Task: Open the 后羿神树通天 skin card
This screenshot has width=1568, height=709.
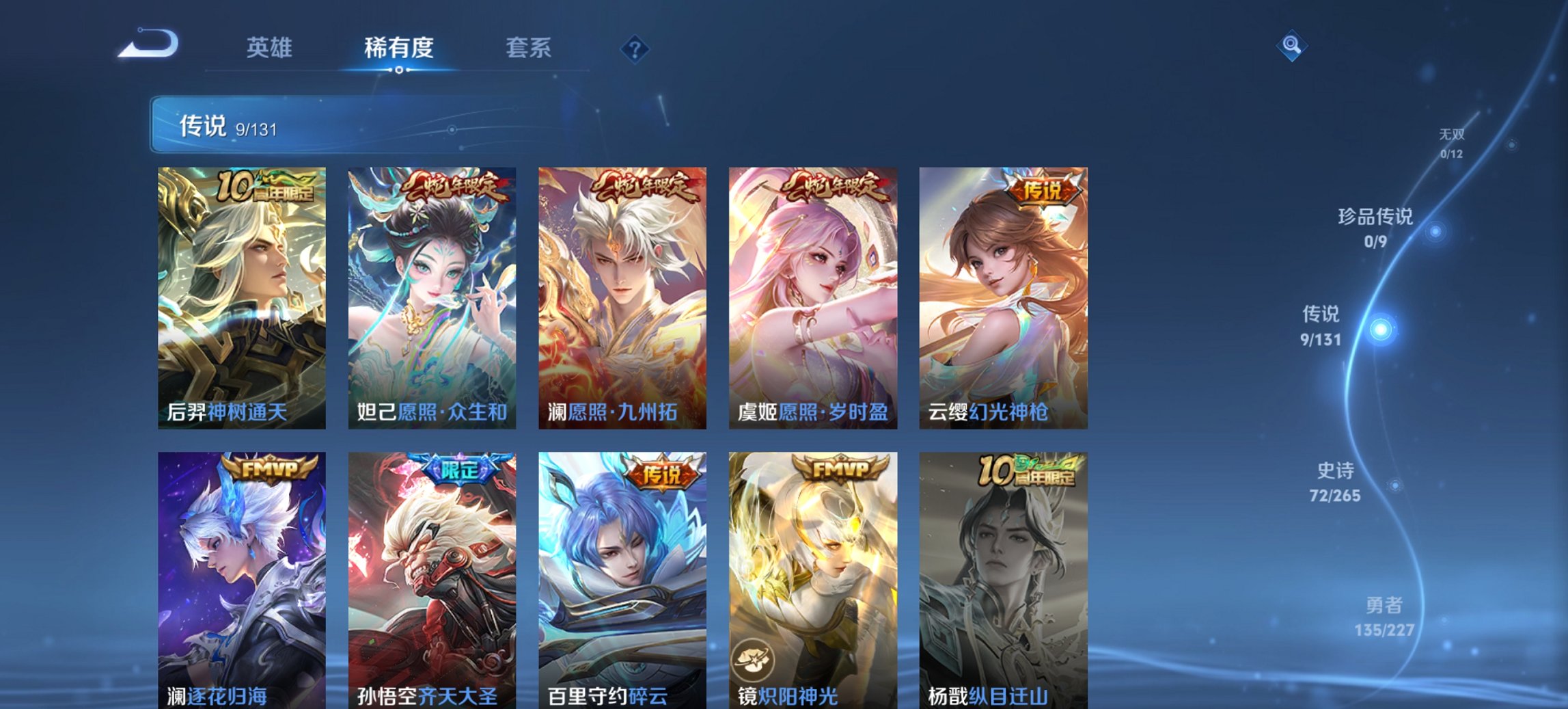Action: 245,295
